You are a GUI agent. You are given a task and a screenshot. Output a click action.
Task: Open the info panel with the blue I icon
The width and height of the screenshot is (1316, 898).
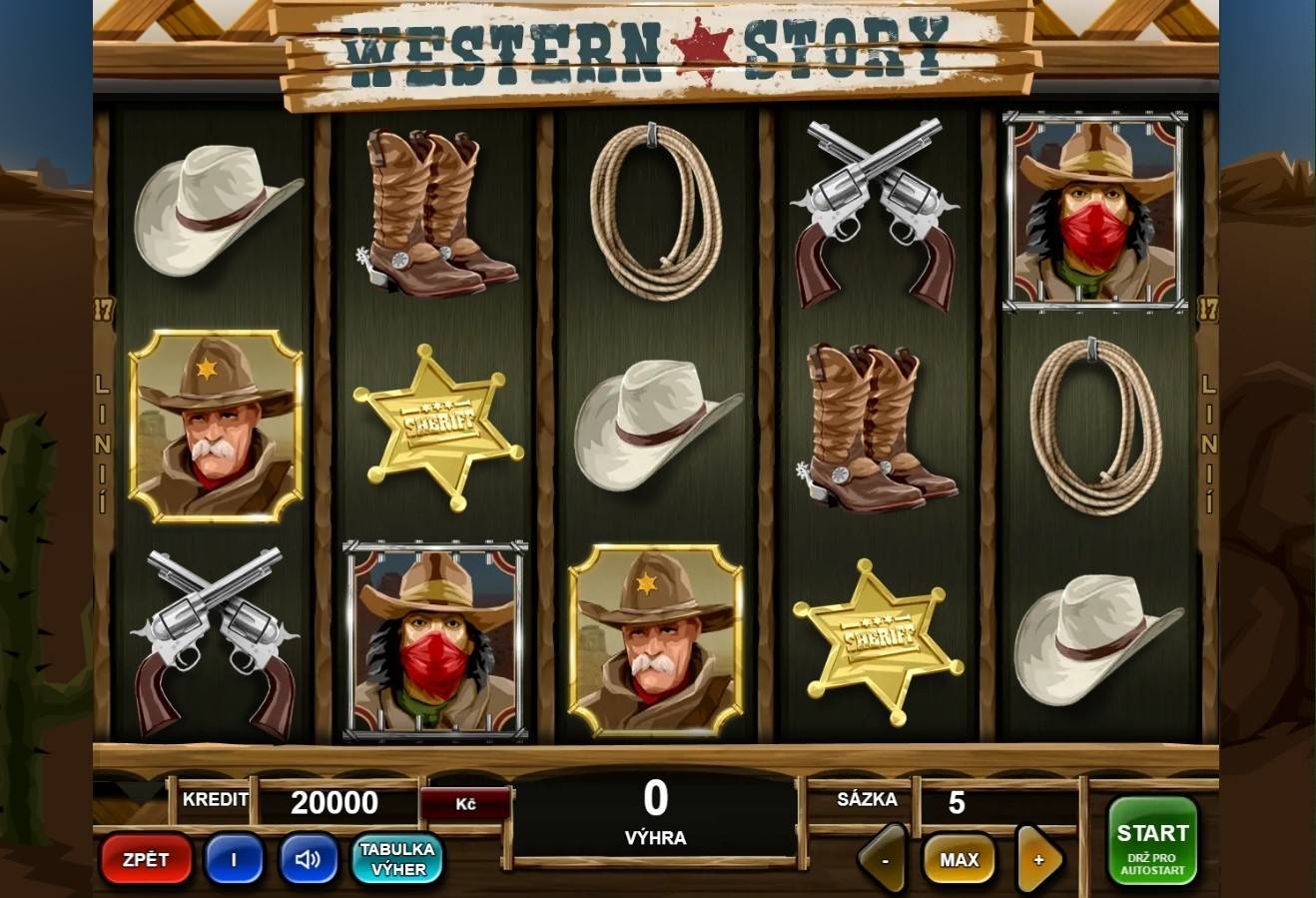236,859
